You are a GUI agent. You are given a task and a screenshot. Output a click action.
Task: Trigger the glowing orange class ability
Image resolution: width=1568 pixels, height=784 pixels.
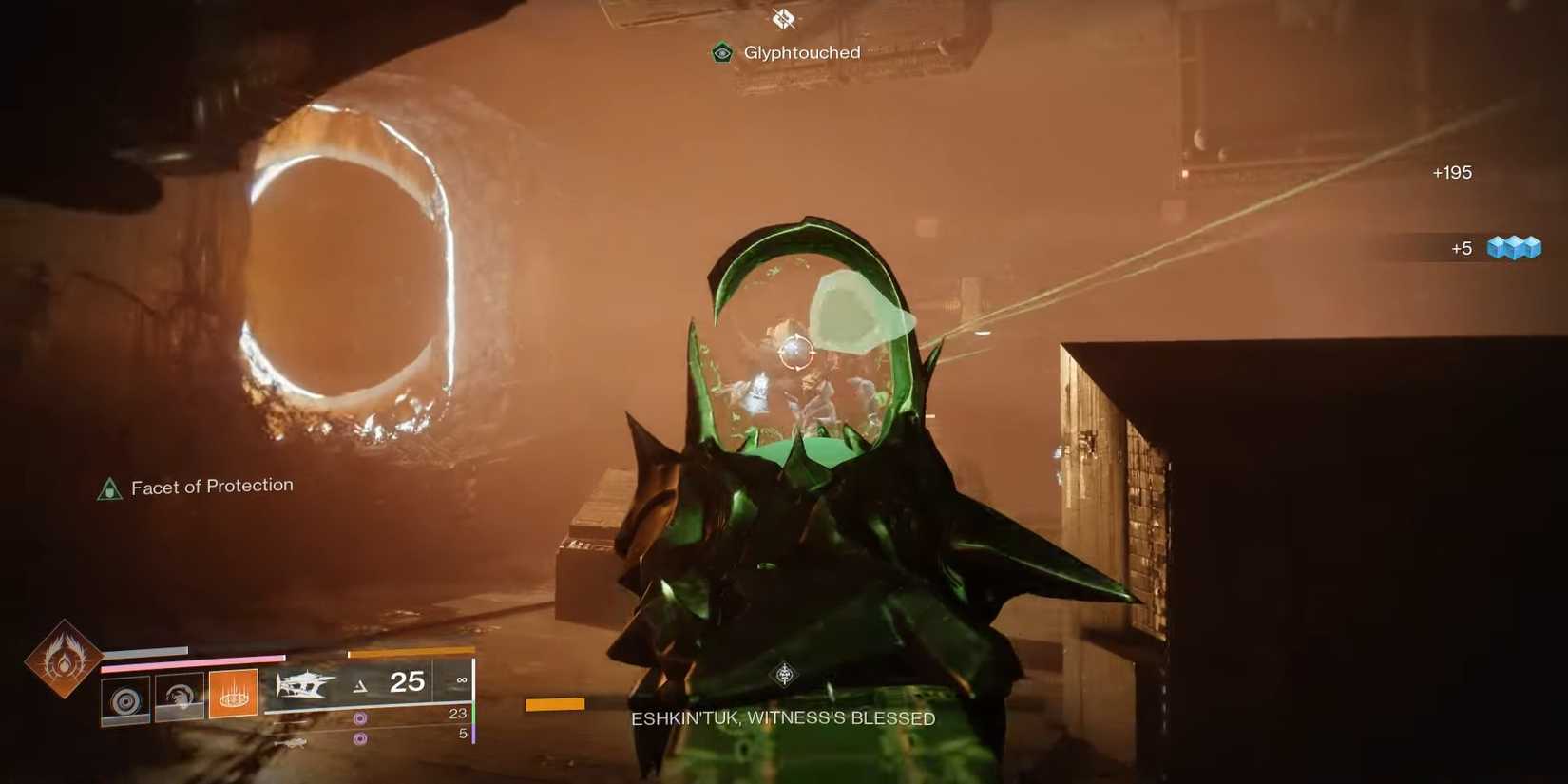tap(234, 694)
